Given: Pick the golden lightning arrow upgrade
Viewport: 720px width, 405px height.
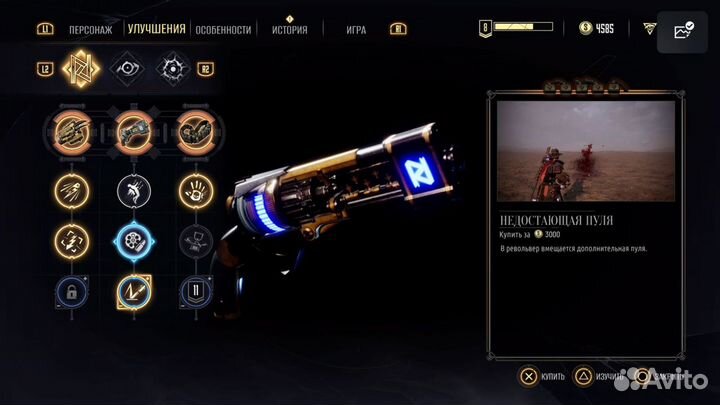Looking at the screenshot, I should point(133,292).
